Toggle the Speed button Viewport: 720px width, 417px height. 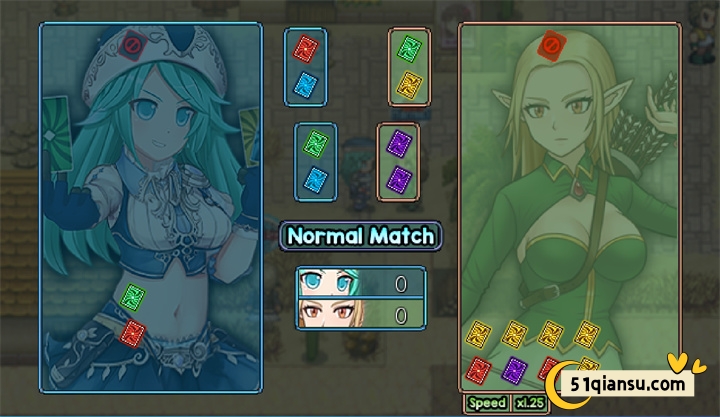(x=487, y=402)
